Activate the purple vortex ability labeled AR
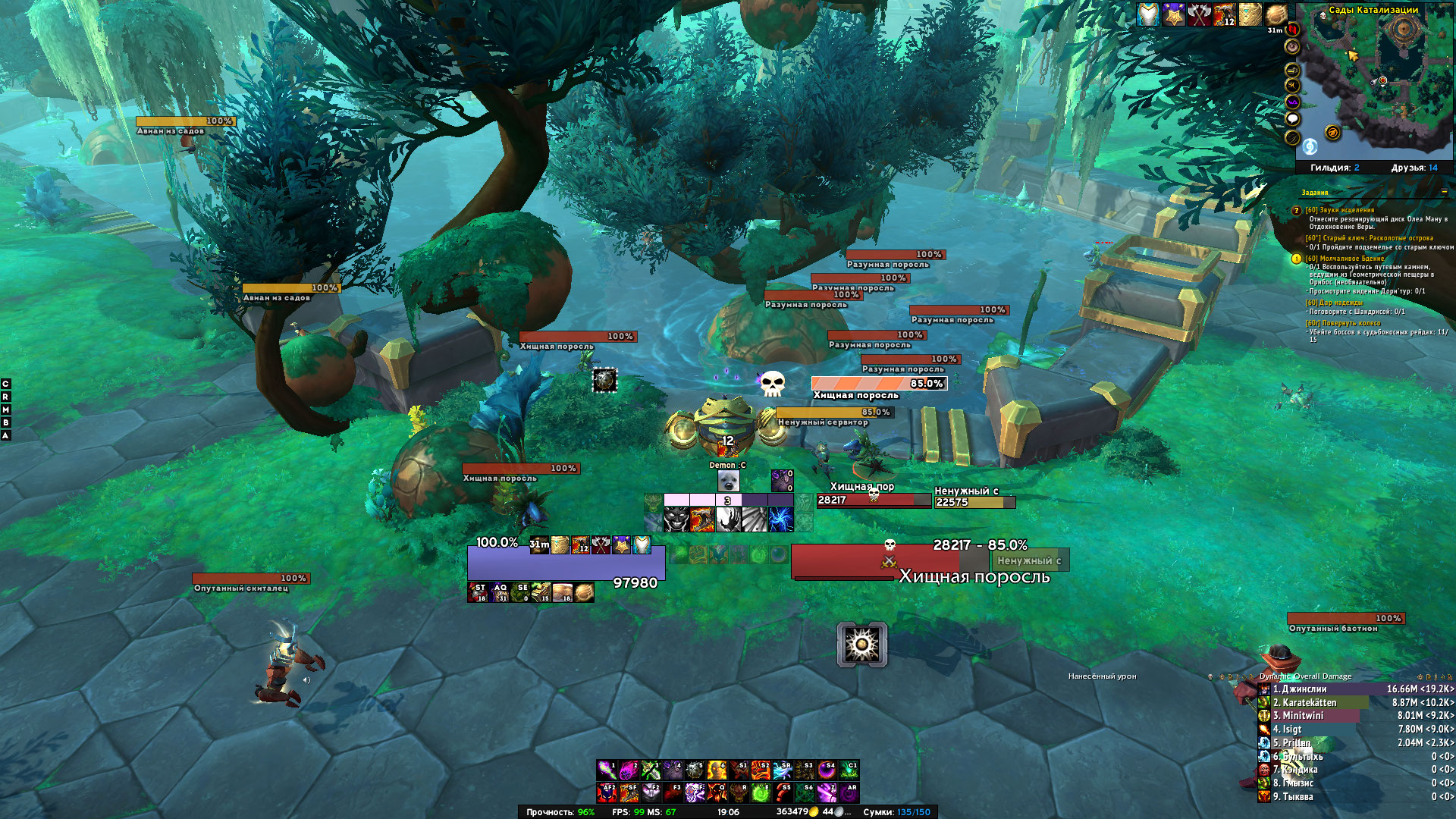The width and height of the screenshot is (1456, 819). click(x=849, y=792)
